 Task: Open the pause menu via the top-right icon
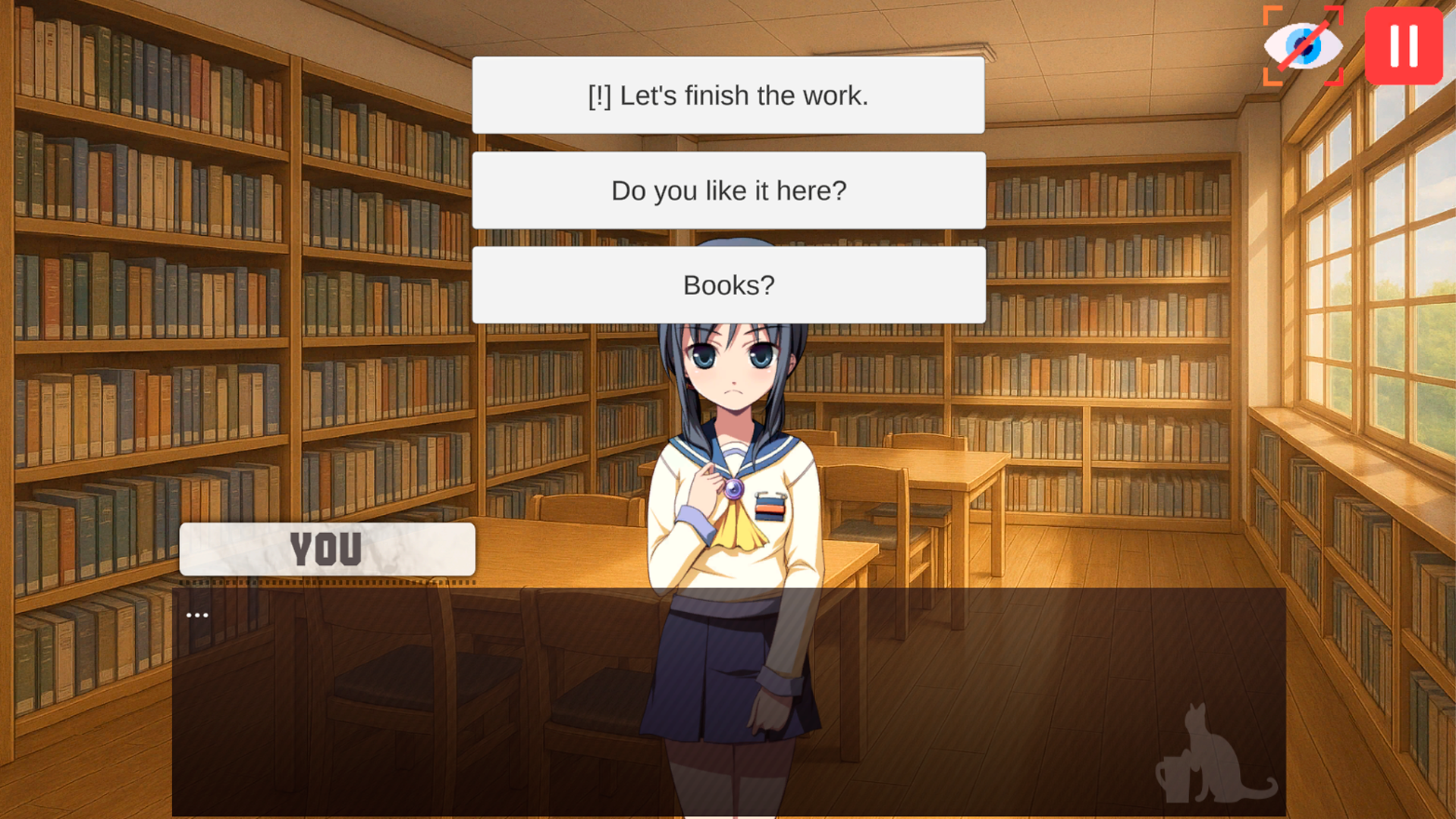(1404, 45)
